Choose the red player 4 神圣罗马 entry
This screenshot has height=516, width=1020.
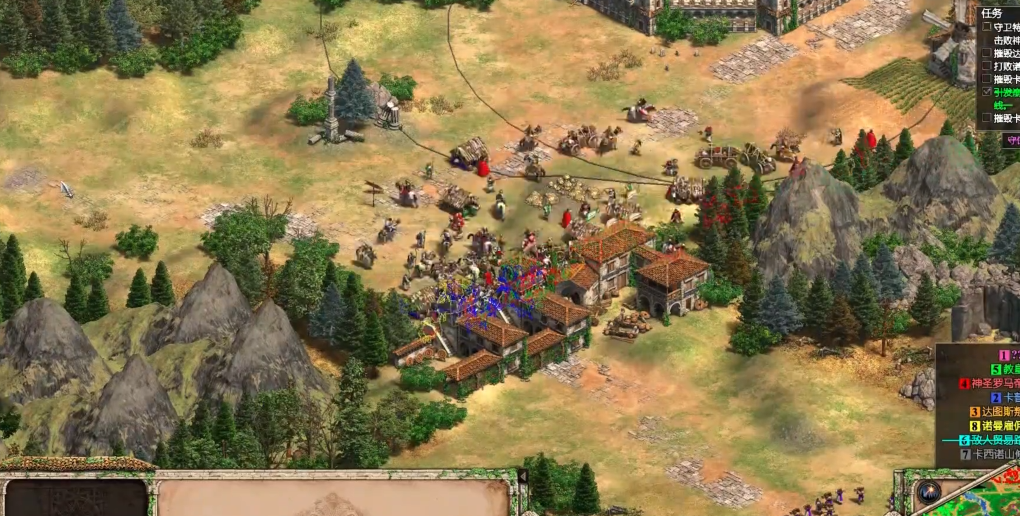[990, 383]
